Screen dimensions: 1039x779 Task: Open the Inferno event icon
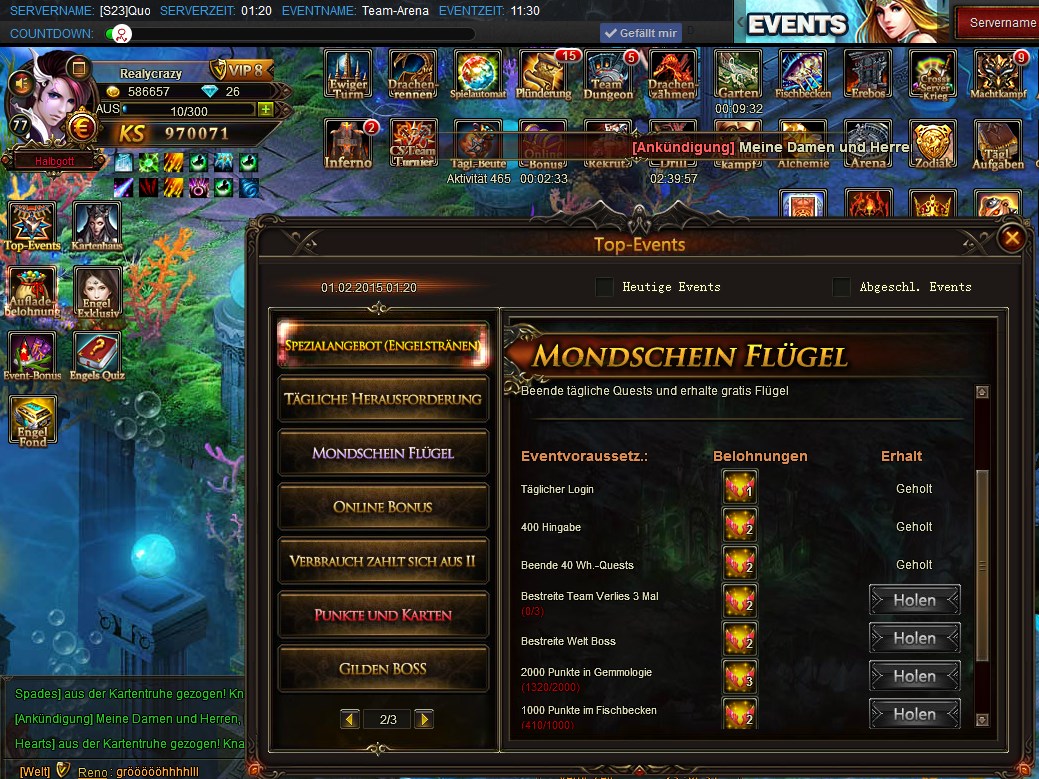[x=348, y=144]
